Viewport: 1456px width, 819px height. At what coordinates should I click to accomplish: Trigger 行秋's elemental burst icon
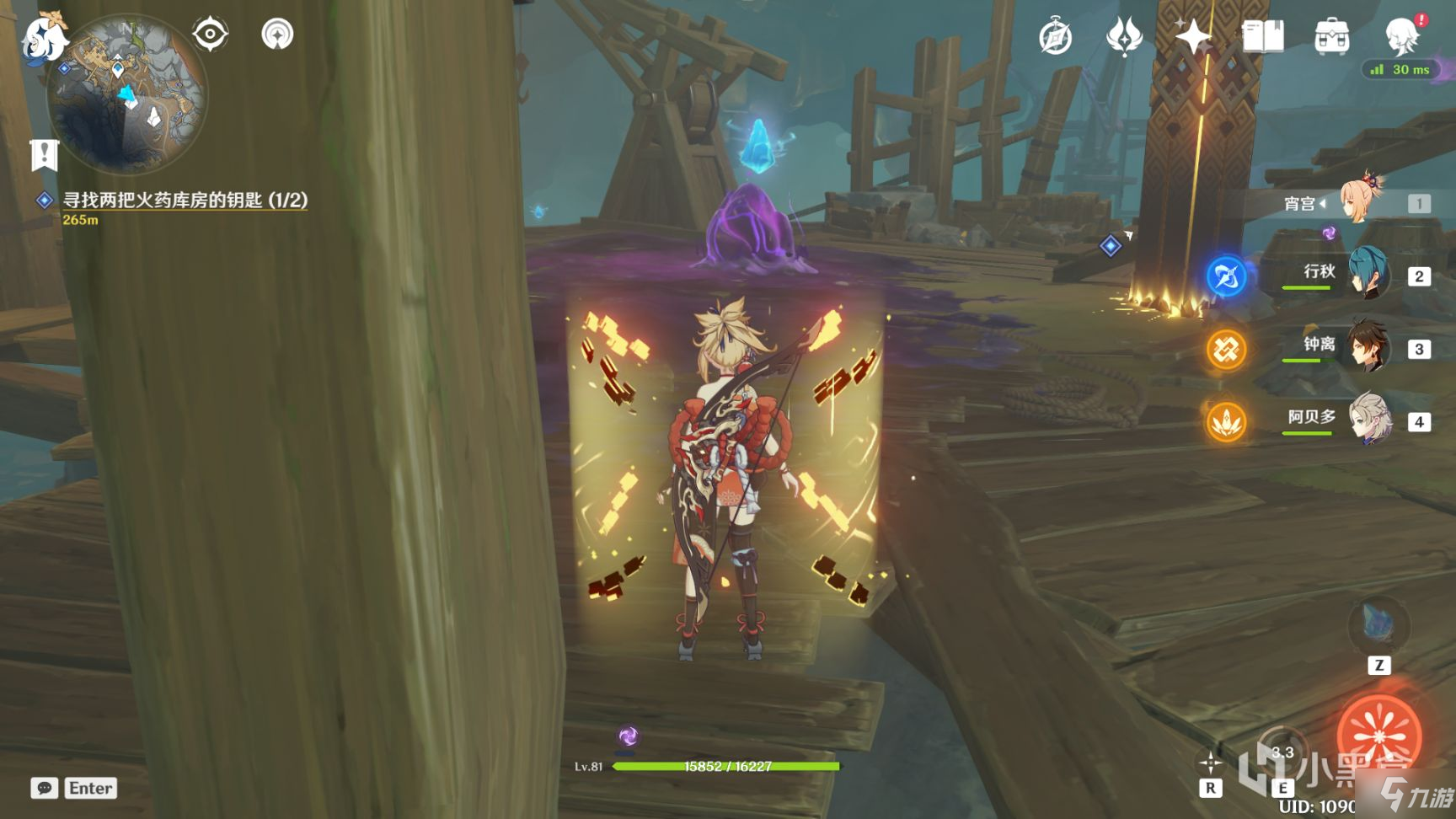1226,276
